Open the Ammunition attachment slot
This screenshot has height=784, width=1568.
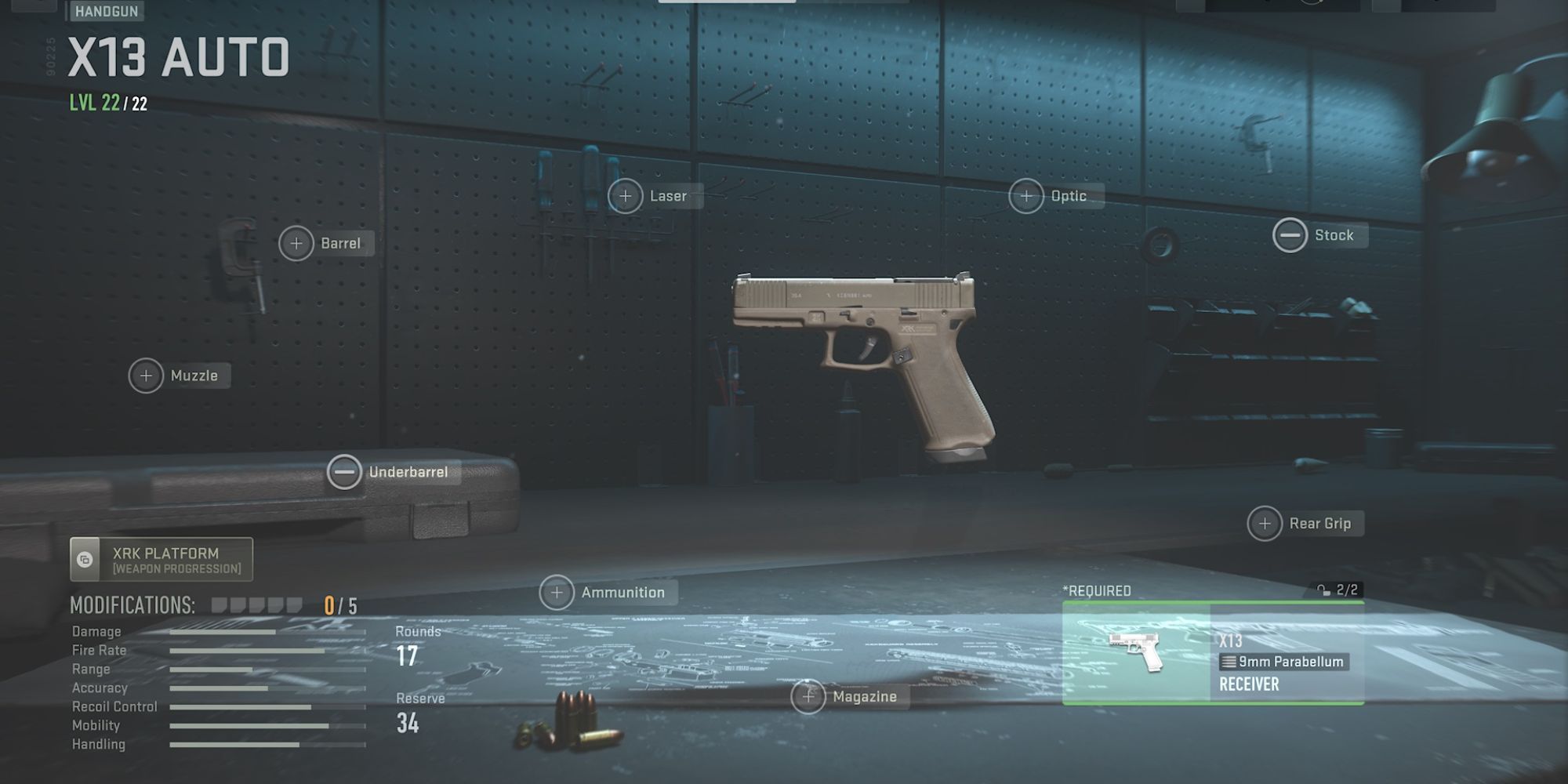[x=557, y=593]
